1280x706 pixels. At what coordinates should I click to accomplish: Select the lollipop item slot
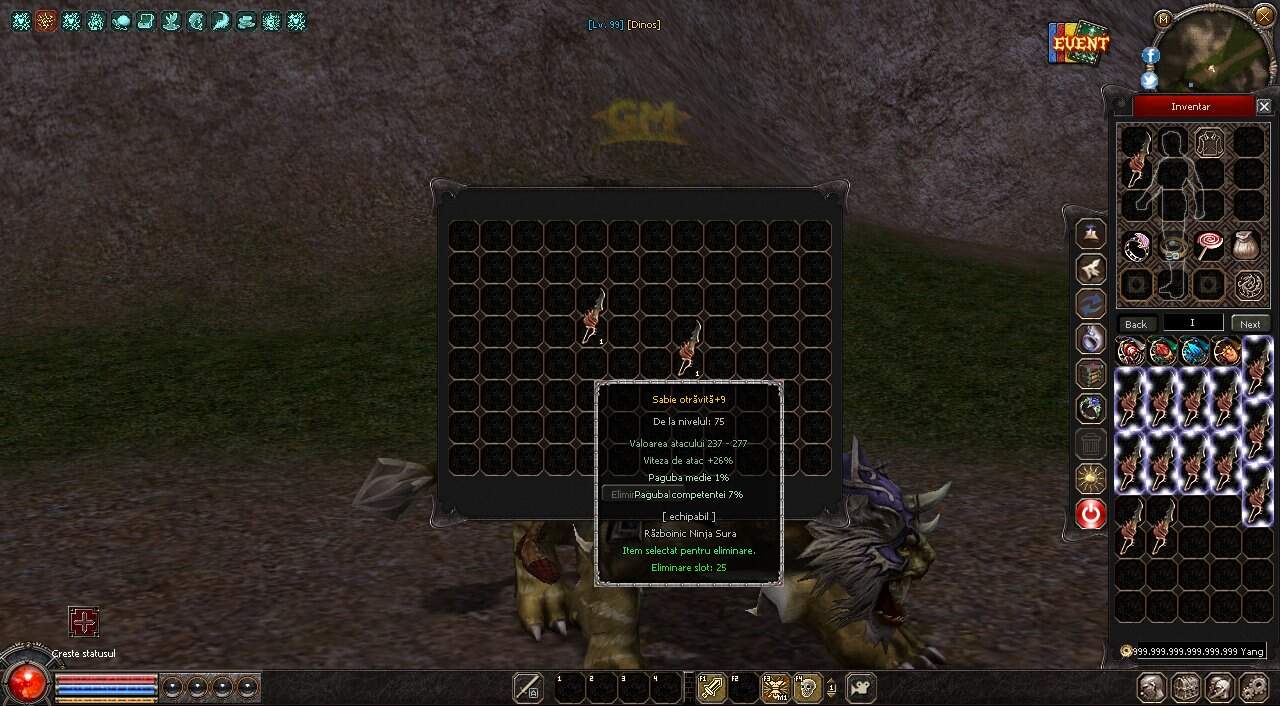click(1210, 245)
